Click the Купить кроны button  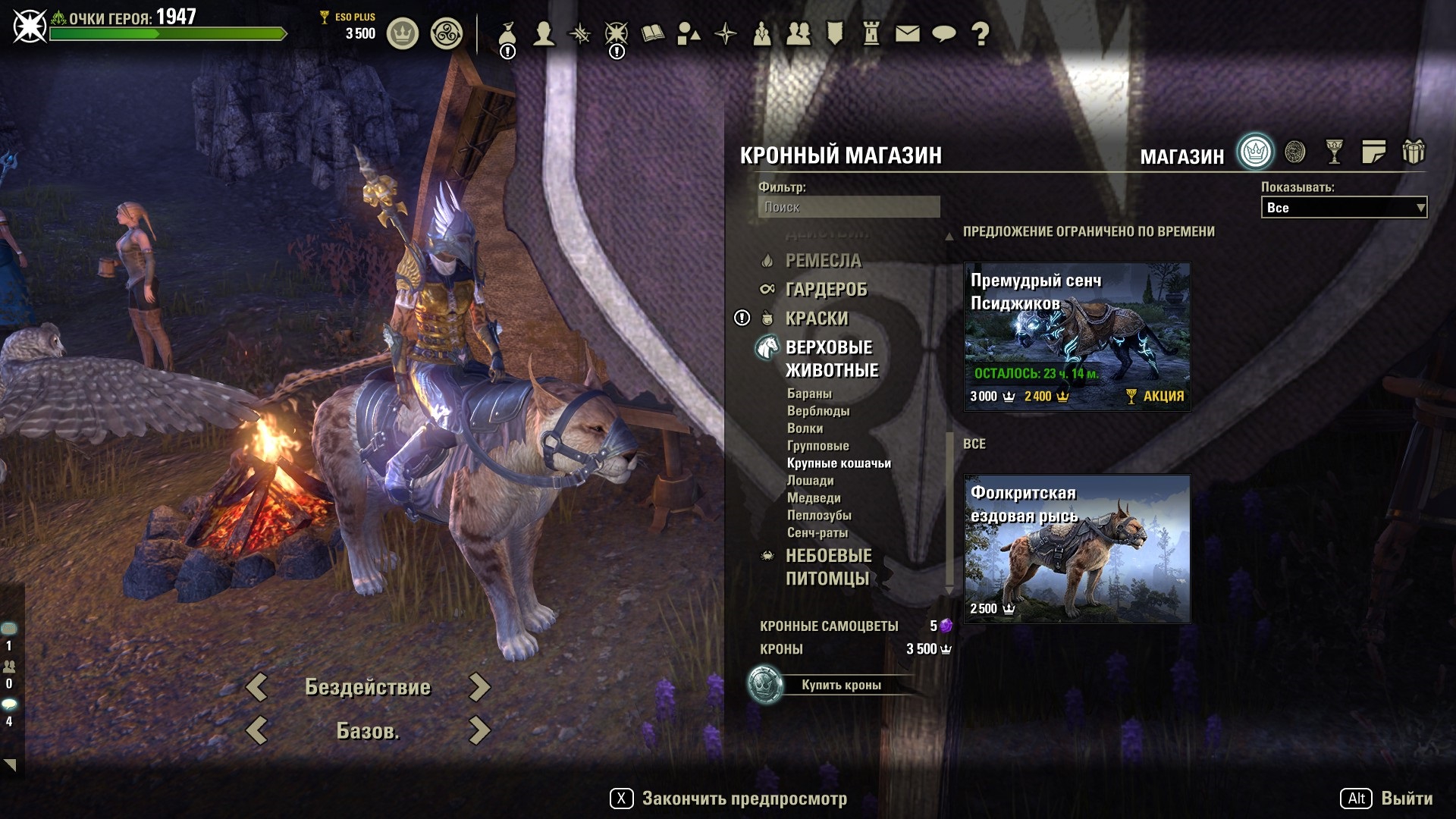tap(840, 685)
